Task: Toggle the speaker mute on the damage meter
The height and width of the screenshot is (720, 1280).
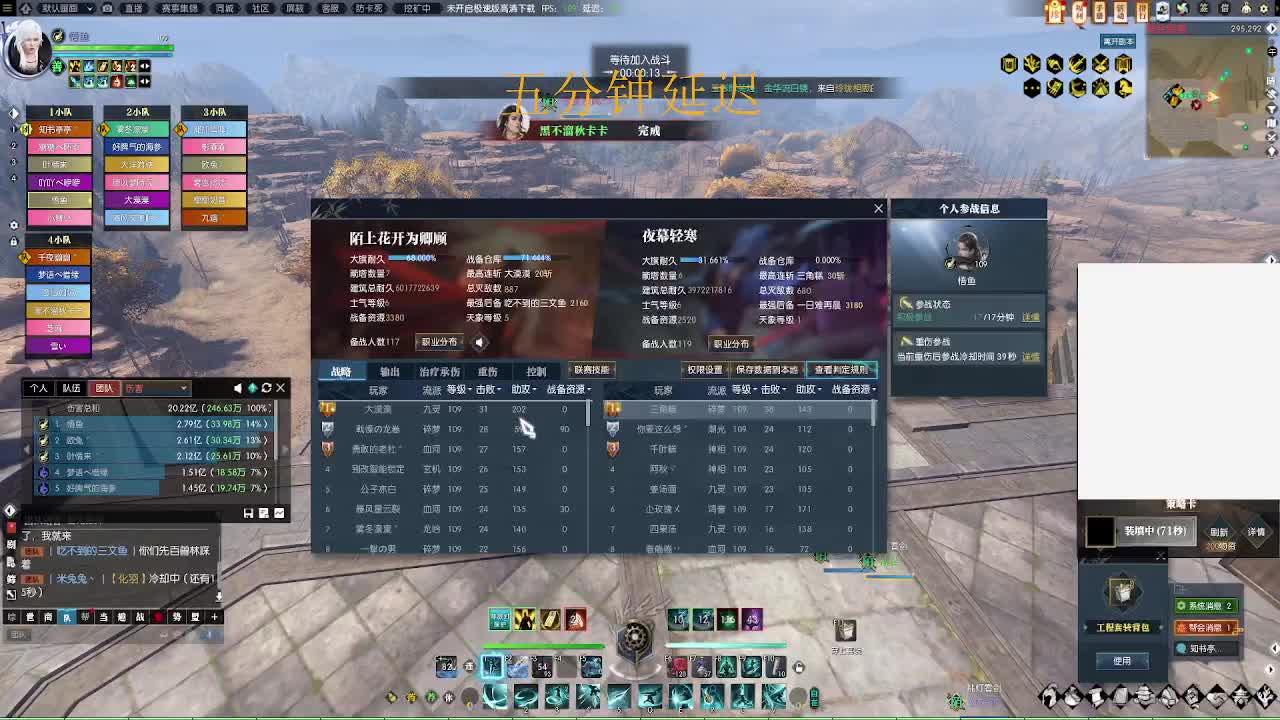Action: point(239,387)
